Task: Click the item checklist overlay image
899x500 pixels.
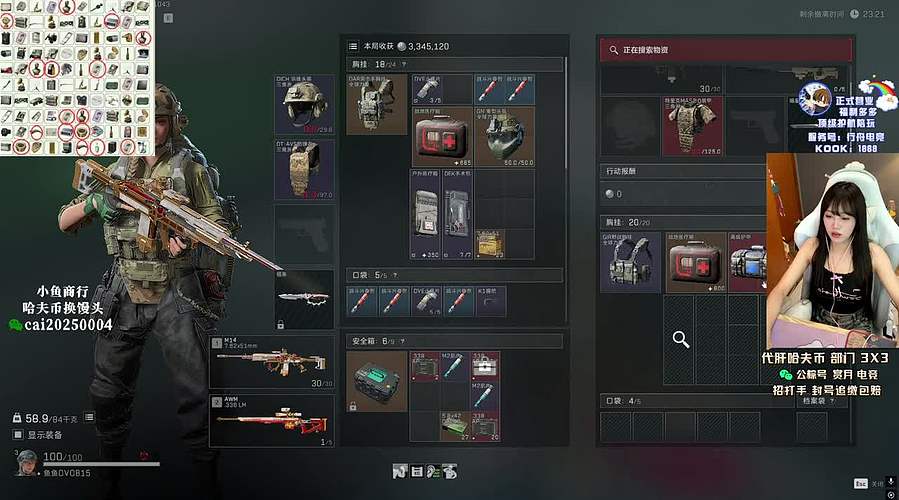Action: 78,78
